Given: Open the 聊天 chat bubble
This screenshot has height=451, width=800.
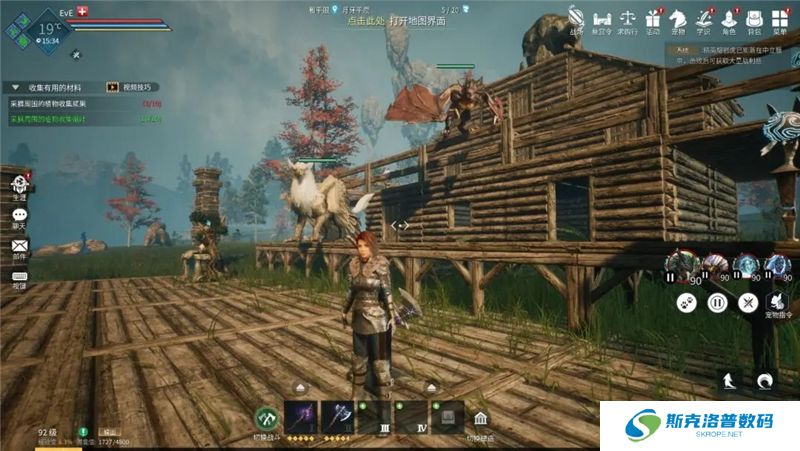Looking at the screenshot, I should pyautogui.click(x=19, y=215).
